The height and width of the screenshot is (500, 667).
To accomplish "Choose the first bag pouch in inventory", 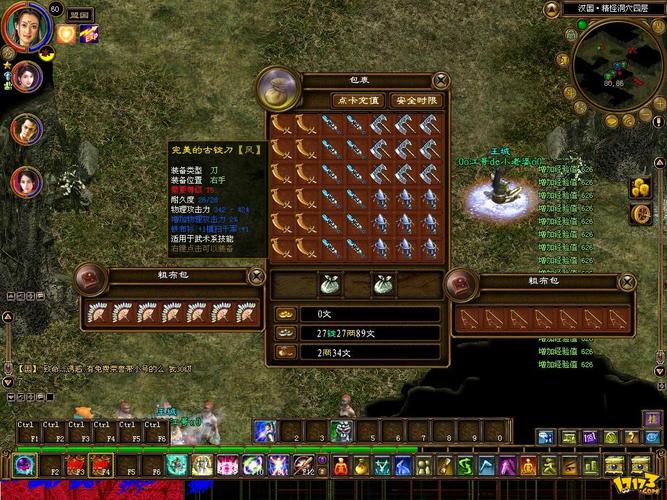I will coord(331,284).
